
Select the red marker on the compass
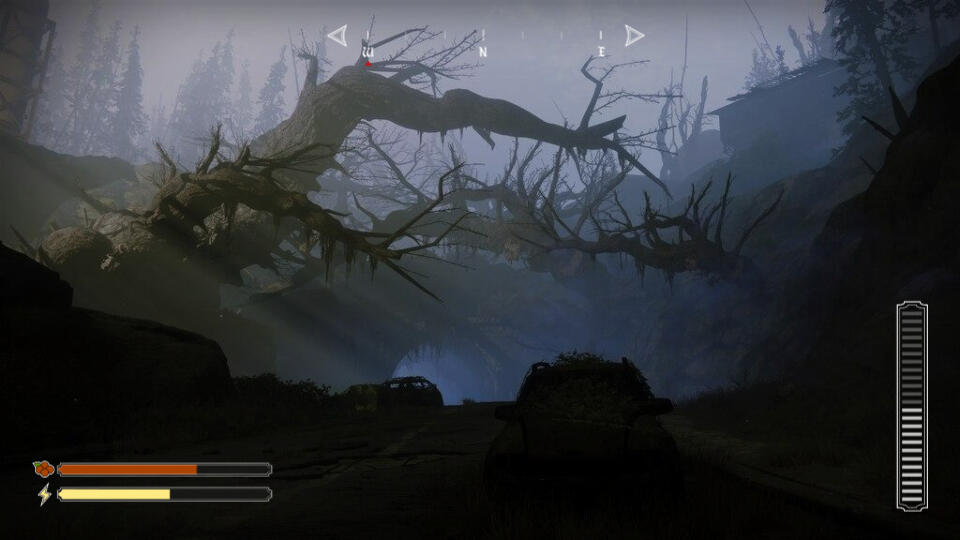point(368,63)
